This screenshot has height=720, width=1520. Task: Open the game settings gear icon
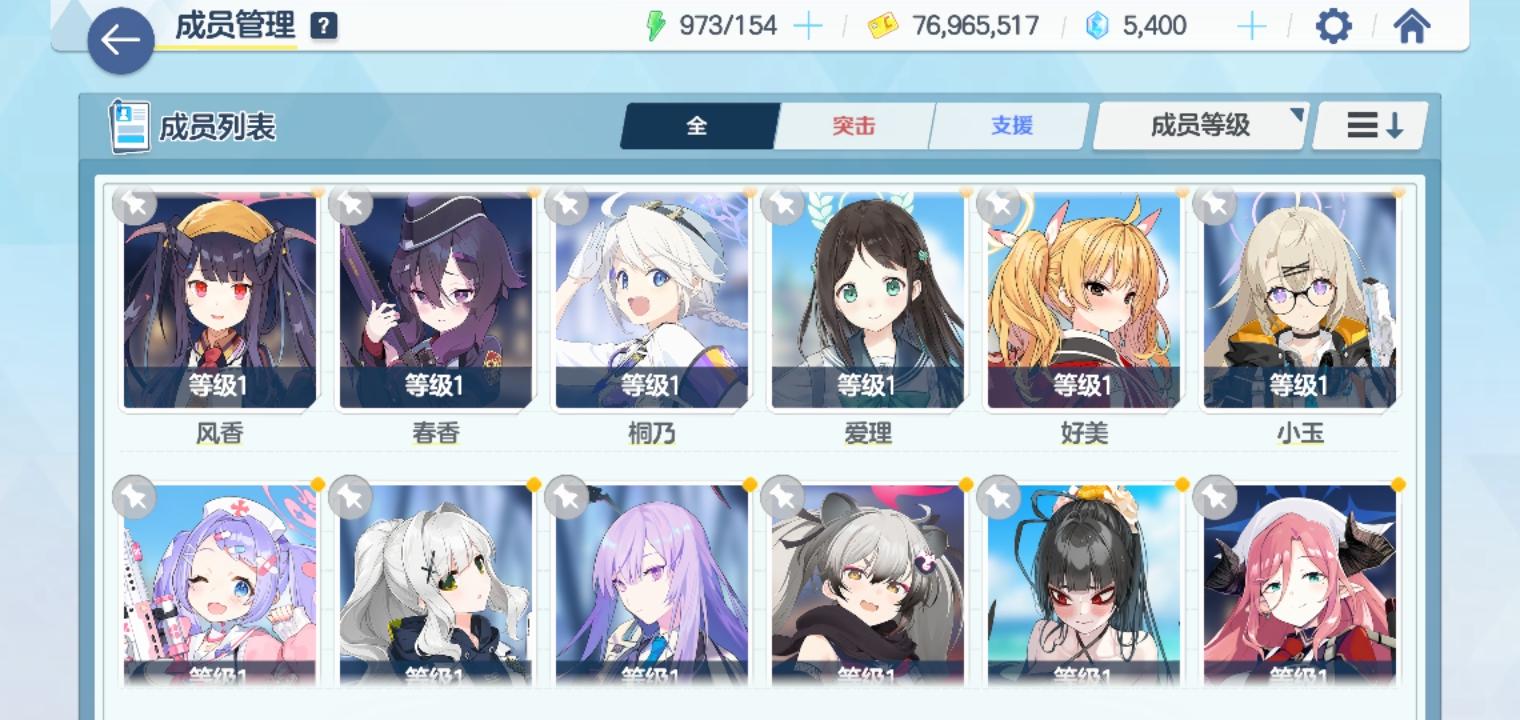1333,25
